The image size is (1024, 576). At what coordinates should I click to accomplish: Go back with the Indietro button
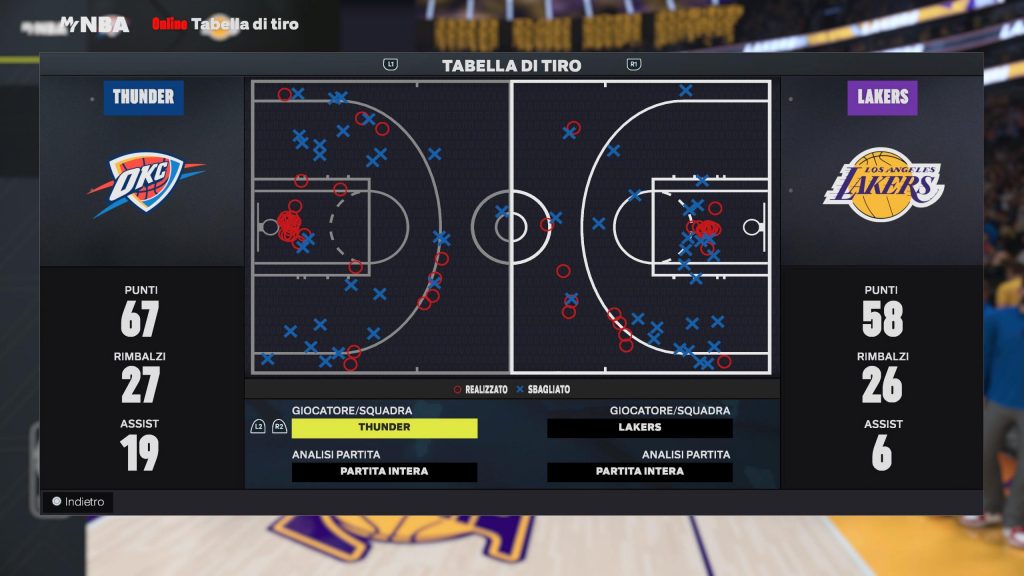pyautogui.click(x=78, y=502)
